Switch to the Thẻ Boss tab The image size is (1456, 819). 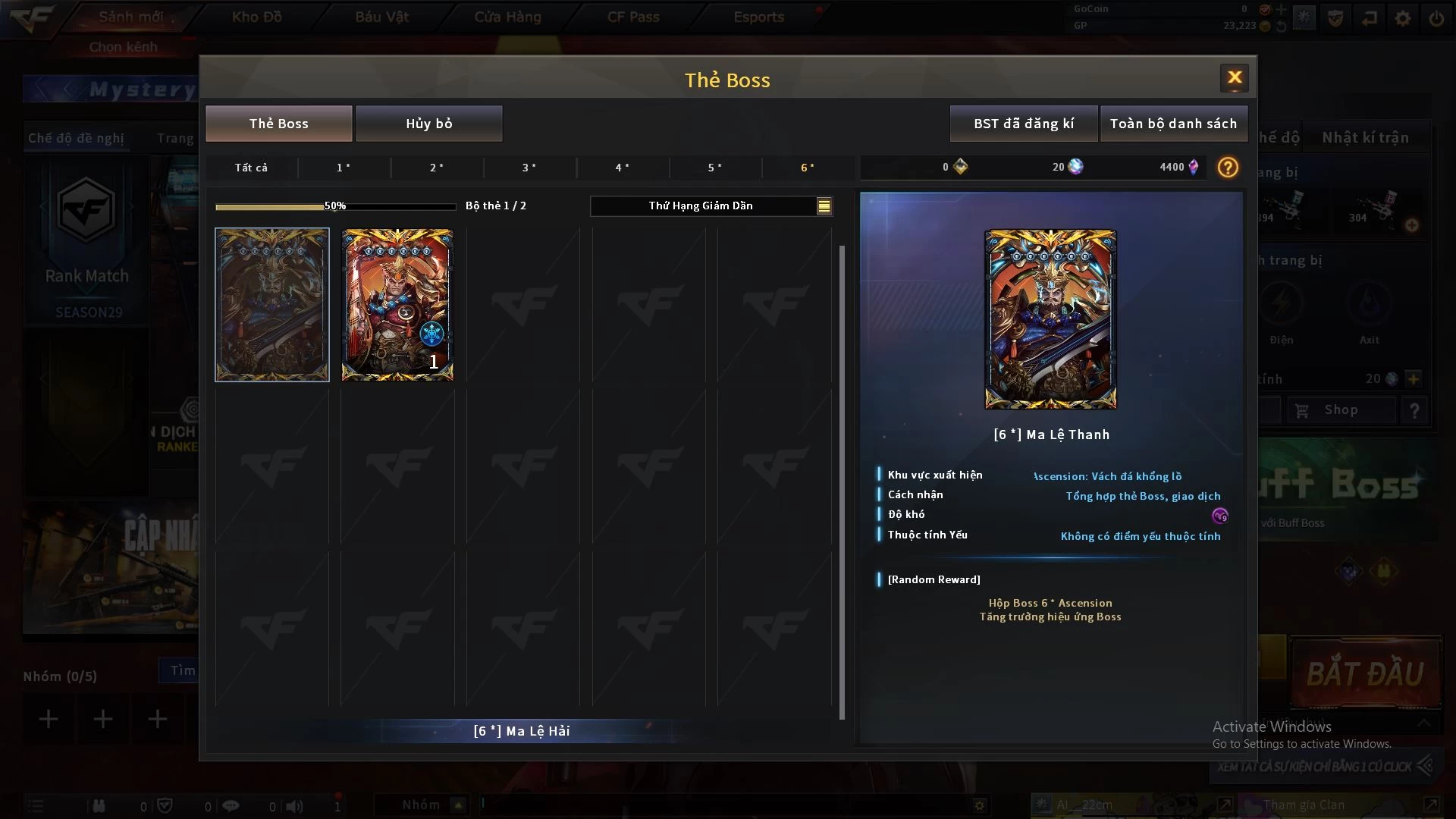[278, 124]
